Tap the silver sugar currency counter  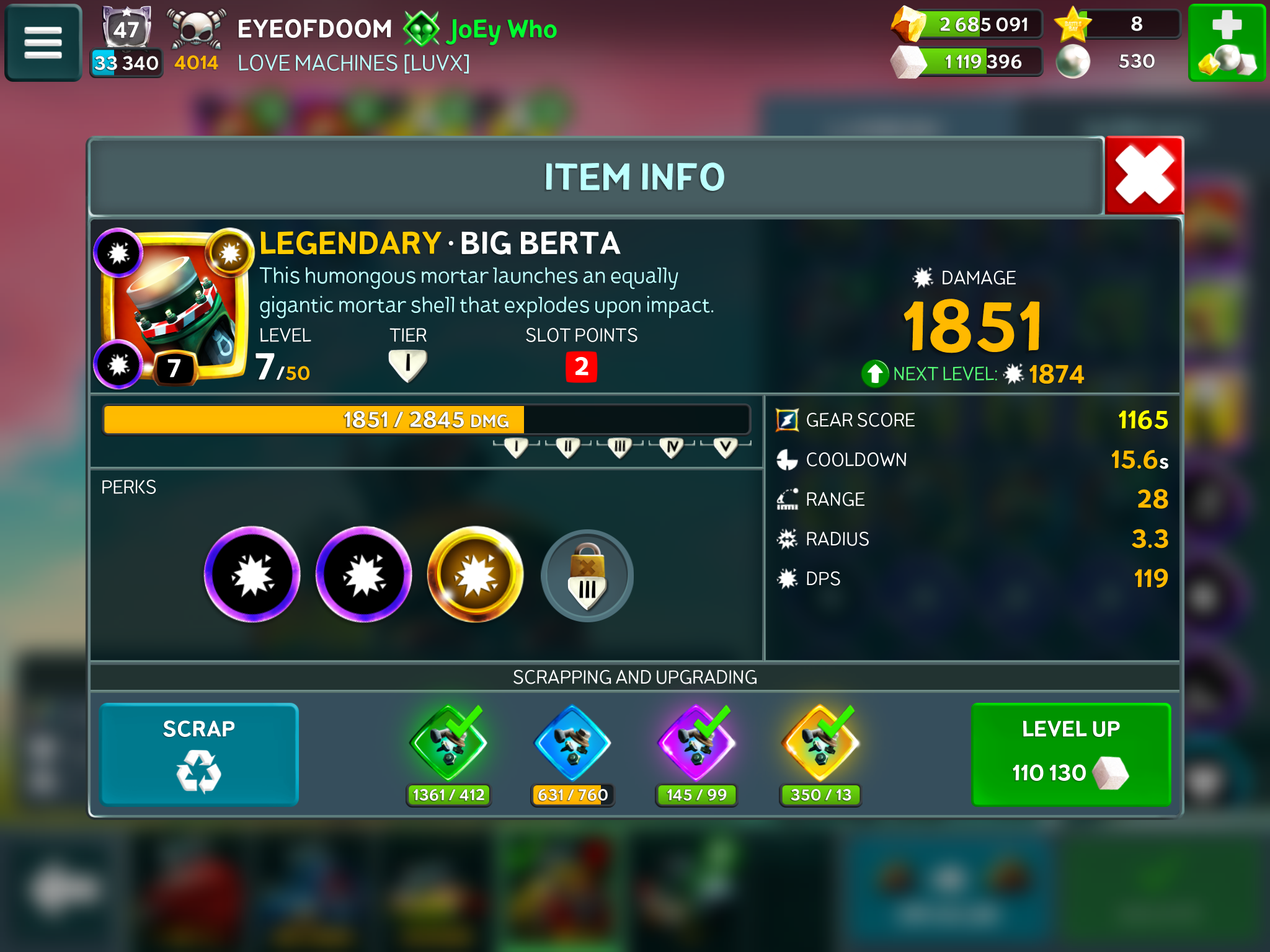(x=967, y=62)
